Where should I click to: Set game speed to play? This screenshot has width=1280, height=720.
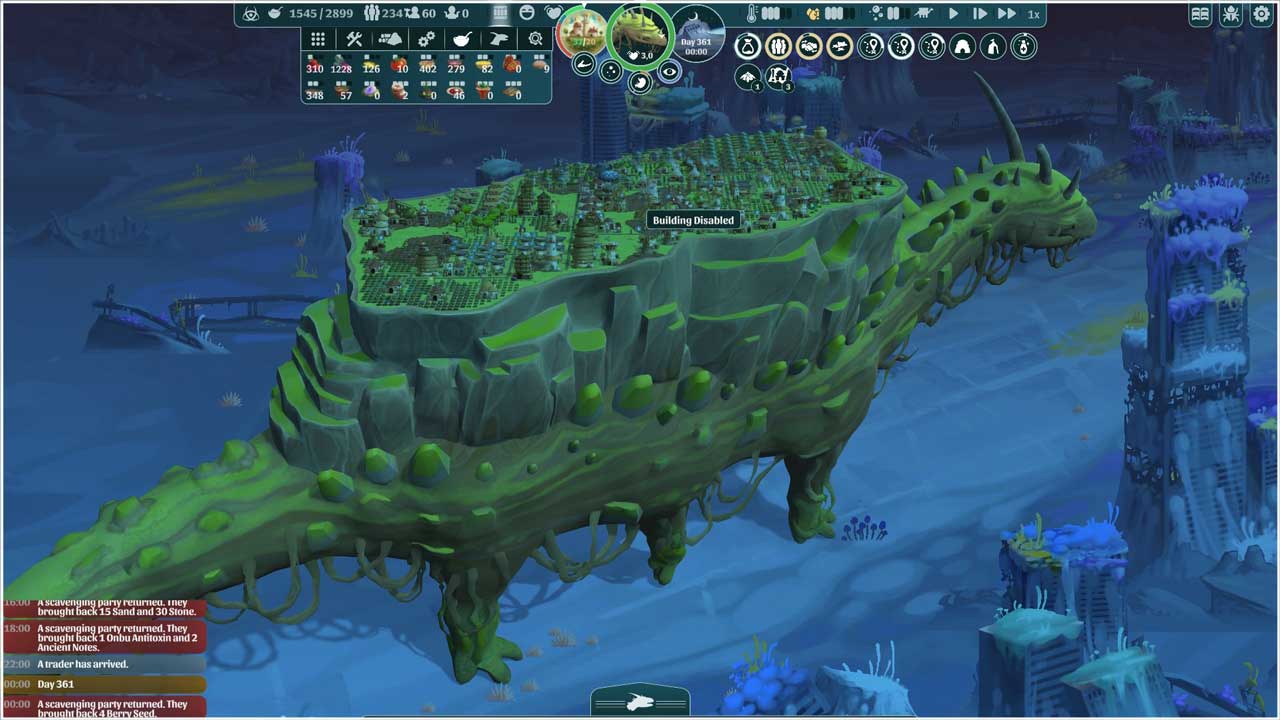[953, 14]
